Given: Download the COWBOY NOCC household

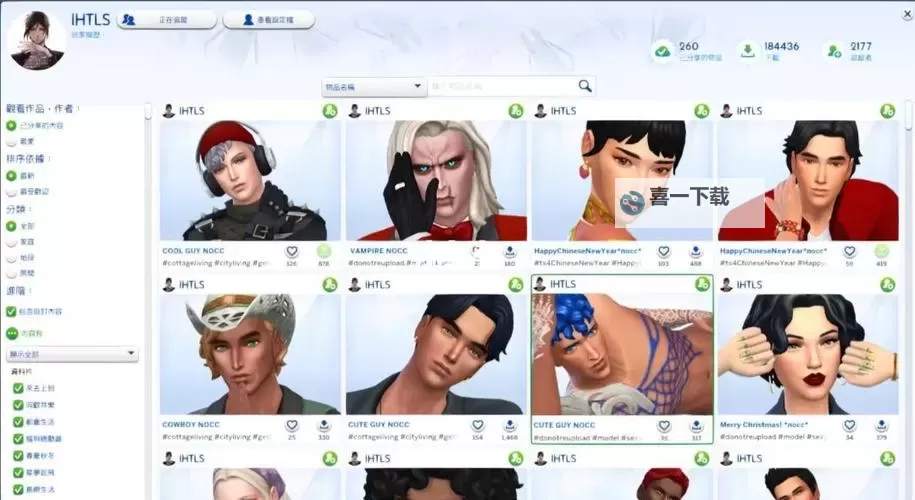Looking at the screenshot, I should tap(323, 425).
